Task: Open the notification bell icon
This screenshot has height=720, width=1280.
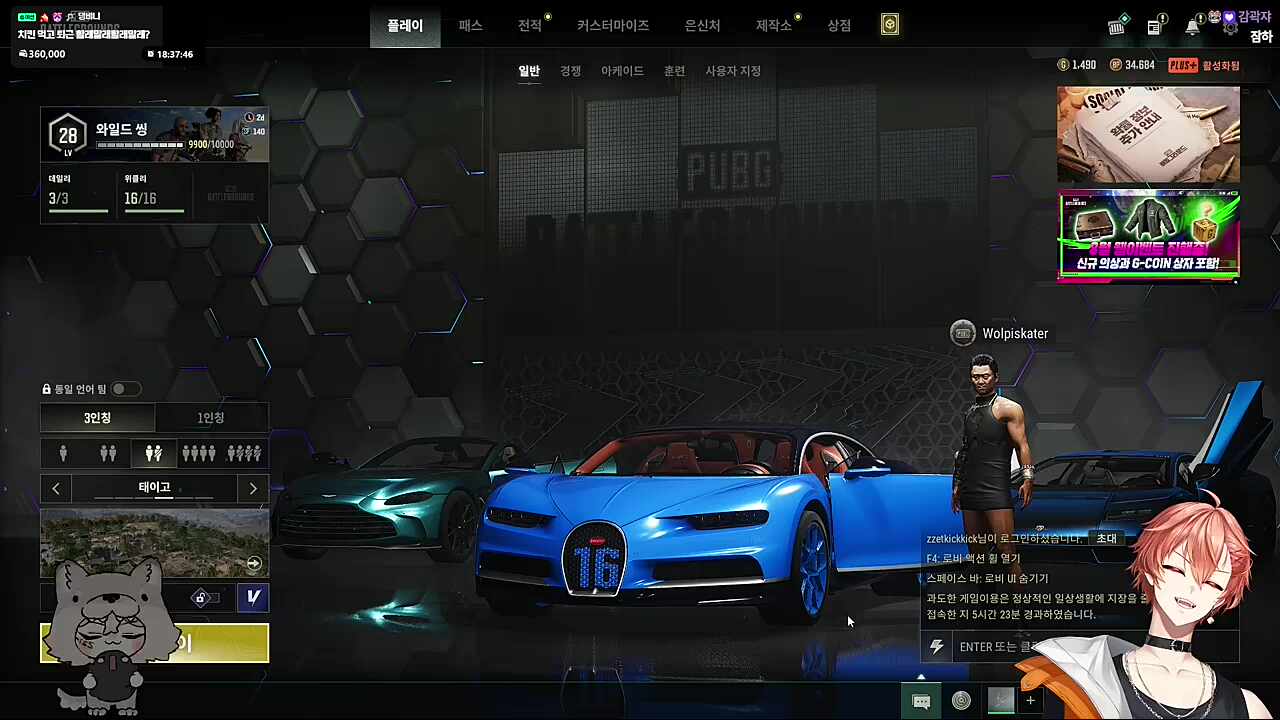Action: [1192, 27]
